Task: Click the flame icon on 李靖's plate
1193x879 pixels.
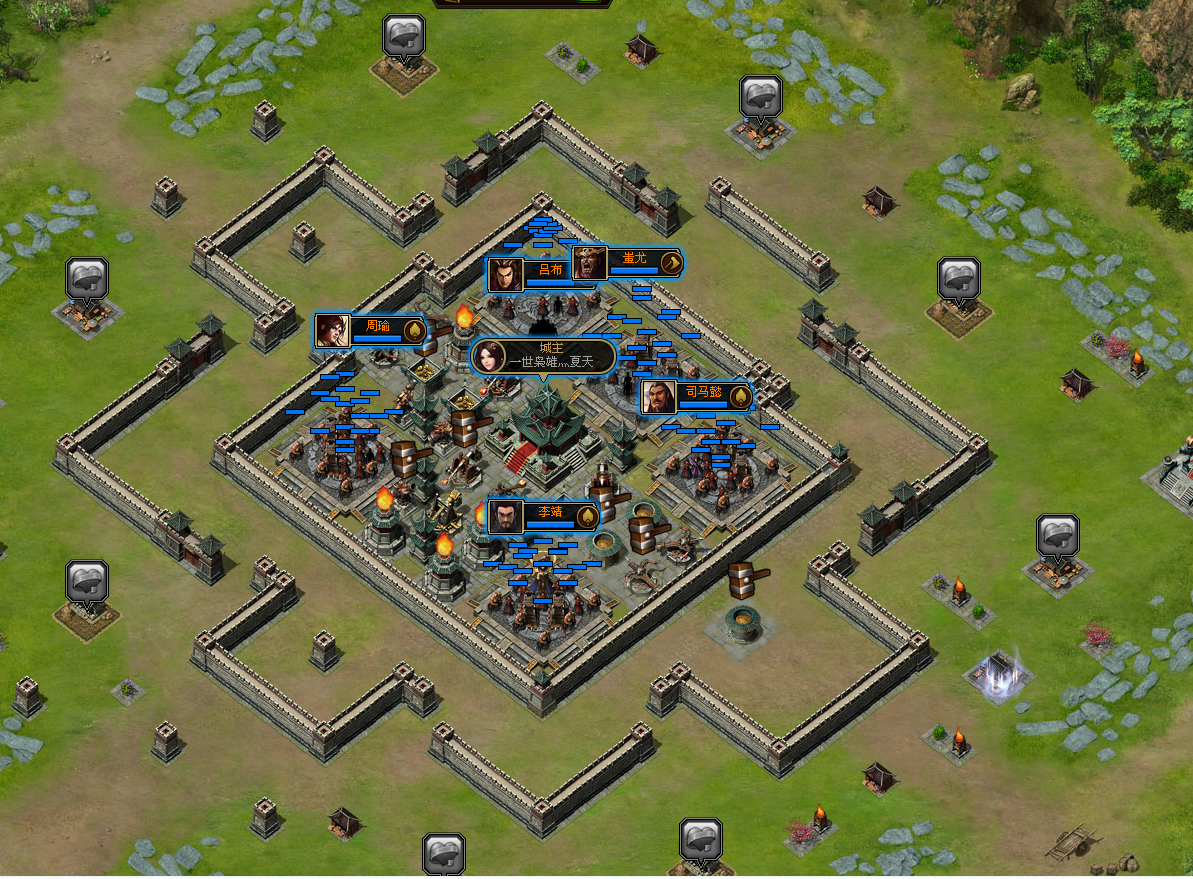Action: [587, 516]
